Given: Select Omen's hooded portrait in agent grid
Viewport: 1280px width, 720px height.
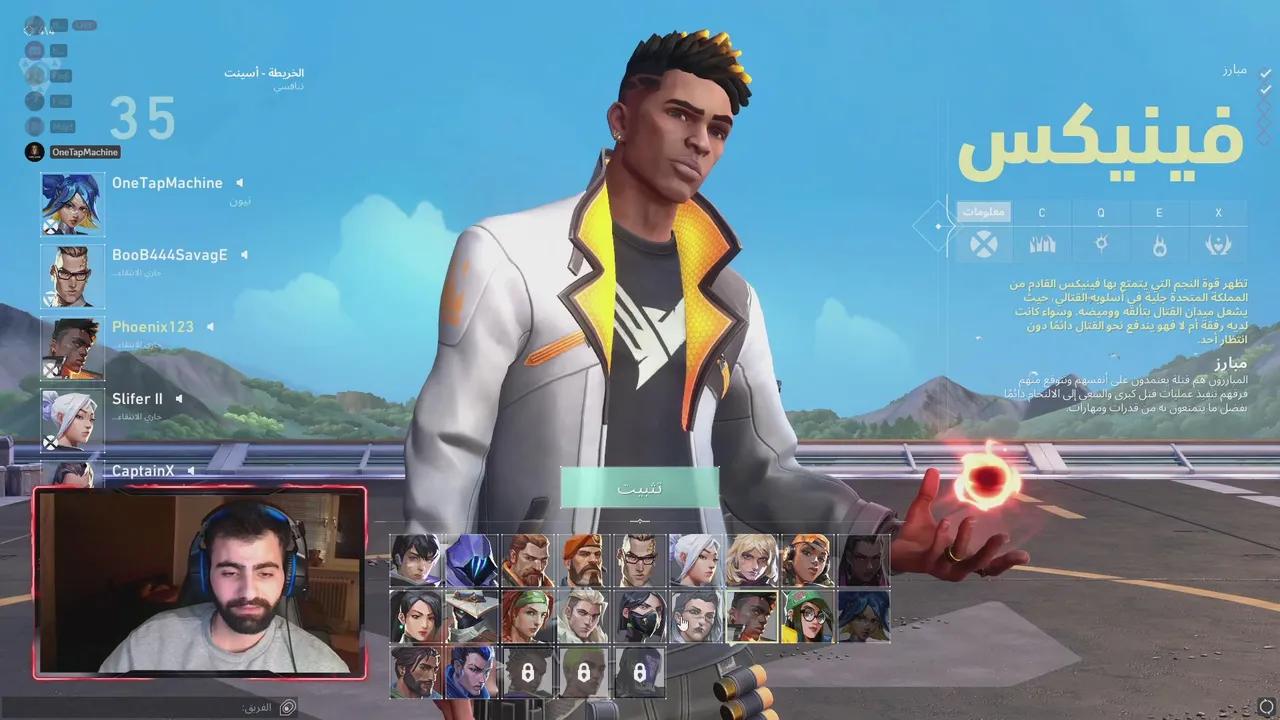Looking at the screenshot, I should (x=470, y=557).
